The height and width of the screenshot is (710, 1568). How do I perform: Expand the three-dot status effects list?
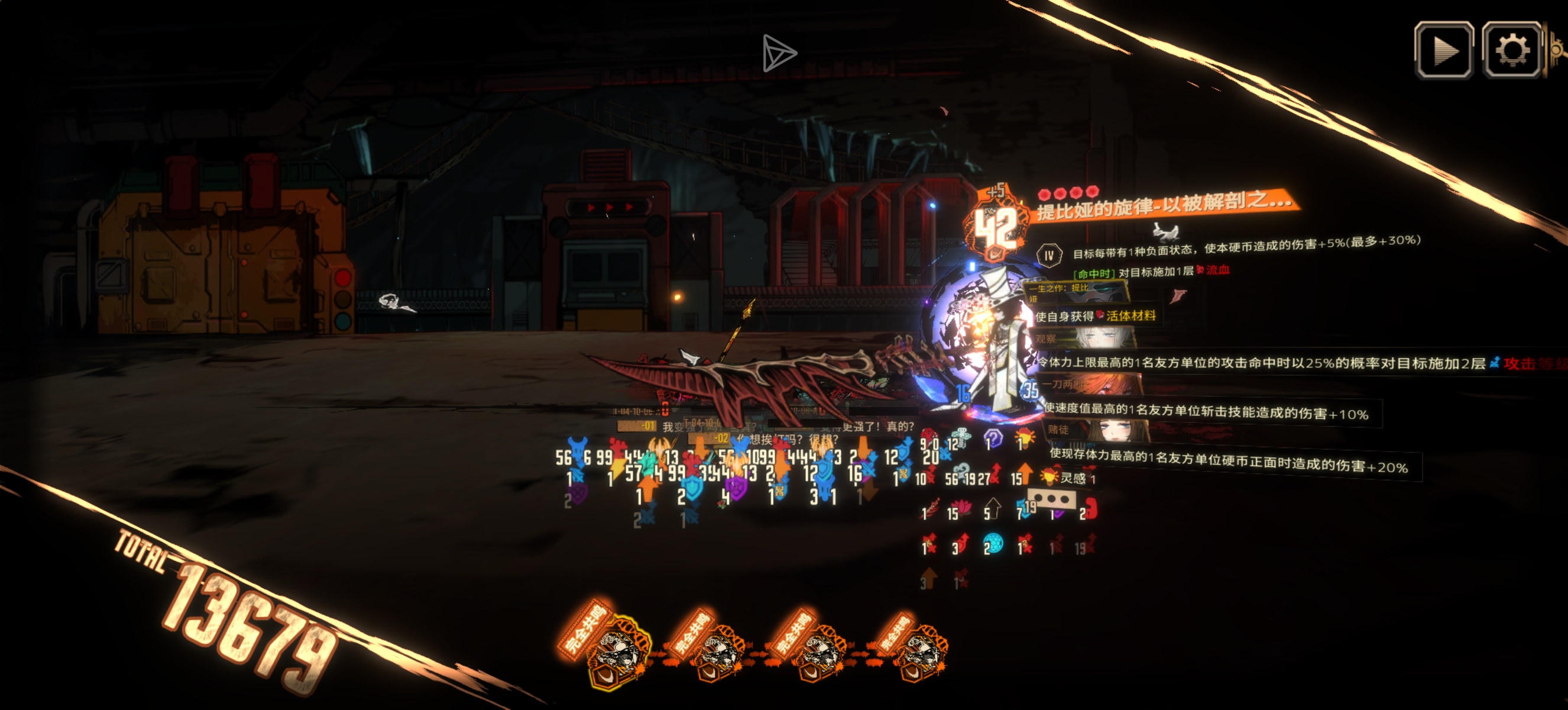click(x=1051, y=499)
